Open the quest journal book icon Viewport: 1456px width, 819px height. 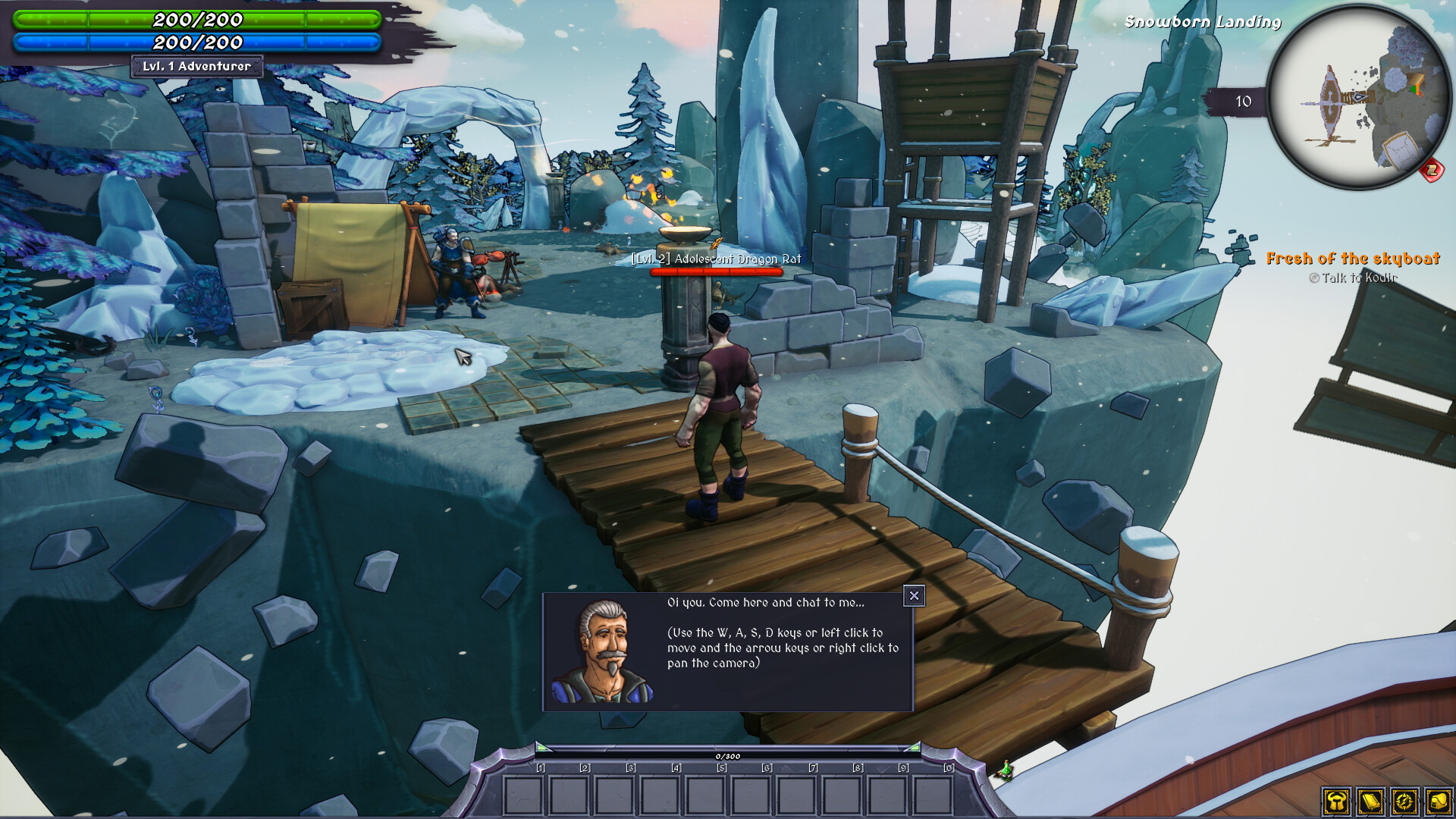[1370, 802]
